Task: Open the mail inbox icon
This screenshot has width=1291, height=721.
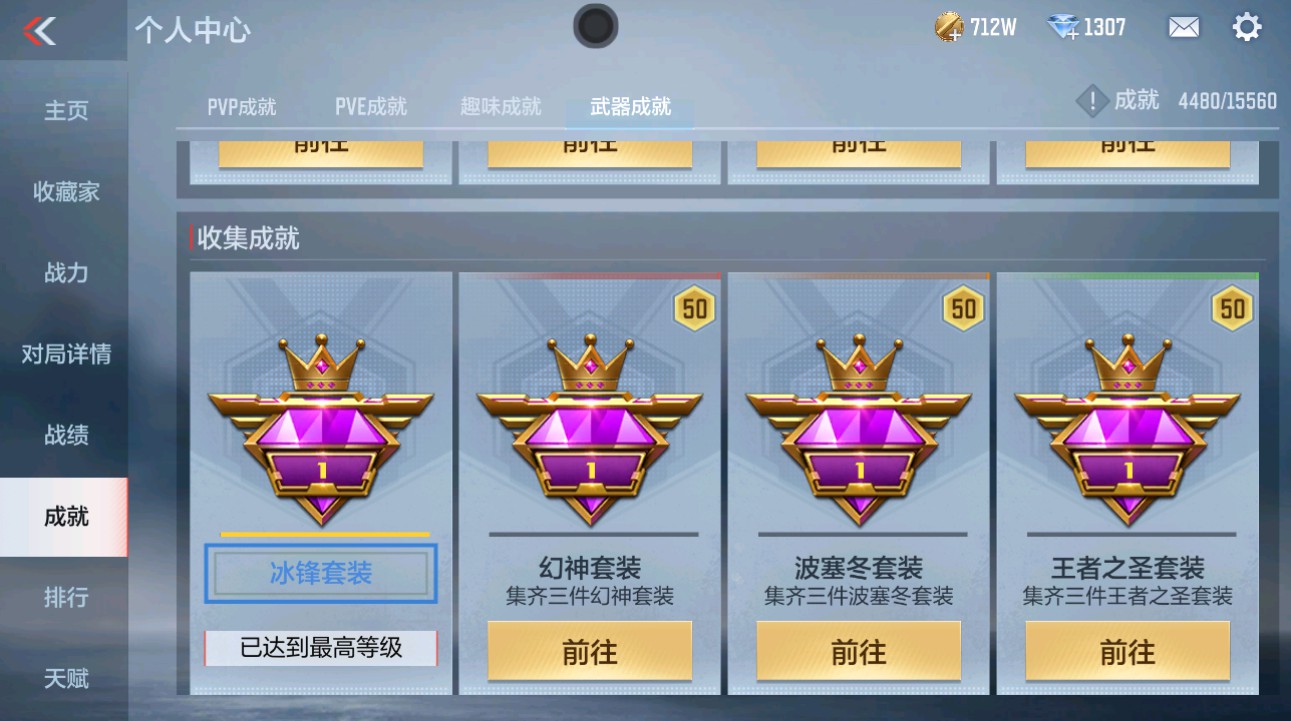Action: (1182, 26)
